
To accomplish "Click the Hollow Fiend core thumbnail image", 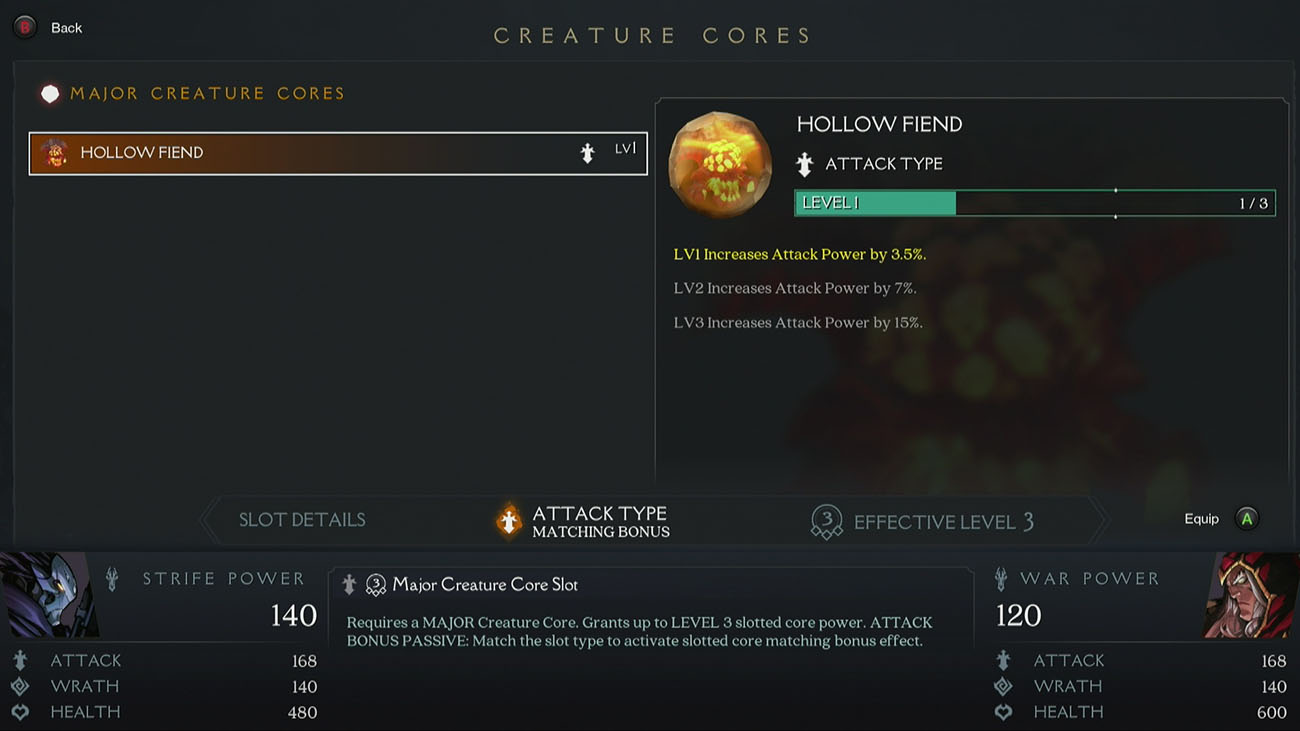I will click(x=719, y=164).
